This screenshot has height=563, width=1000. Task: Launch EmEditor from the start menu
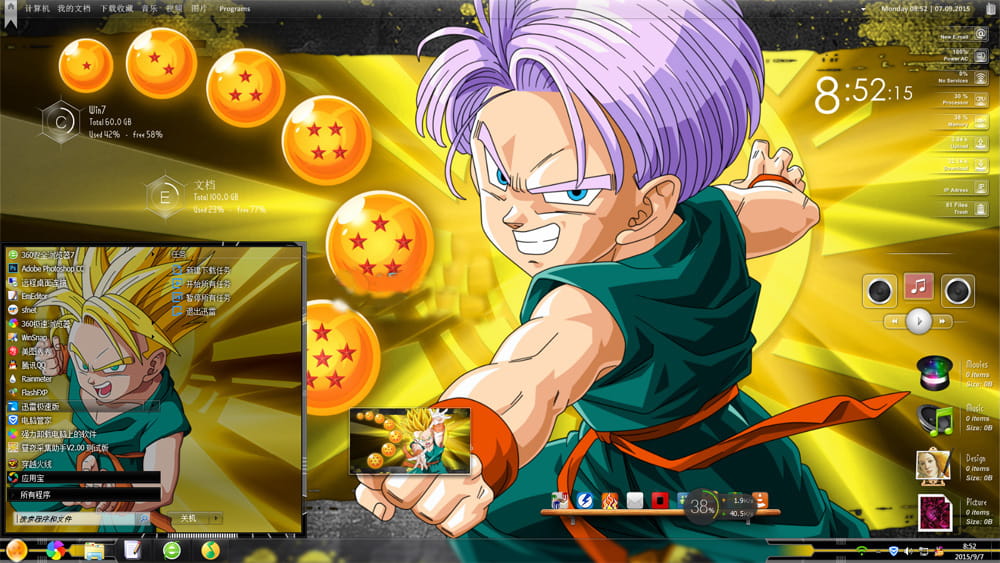coord(35,296)
